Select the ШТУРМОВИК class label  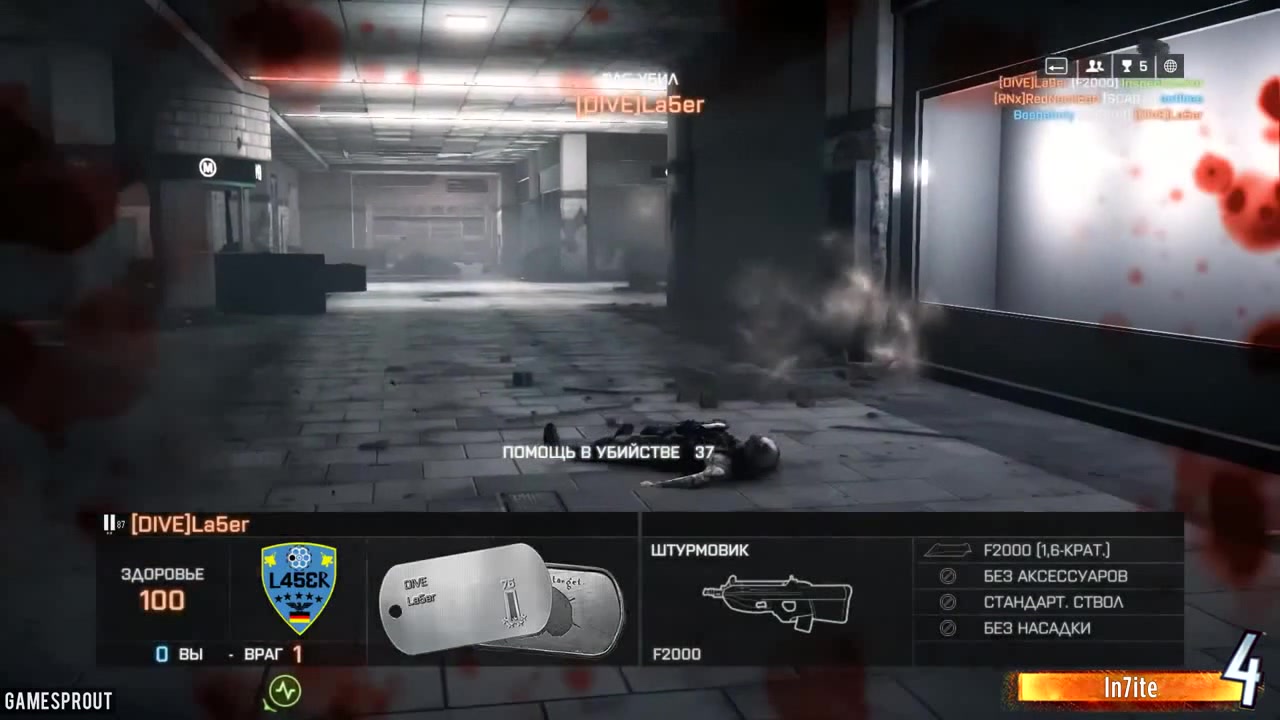click(x=700, y=550)
